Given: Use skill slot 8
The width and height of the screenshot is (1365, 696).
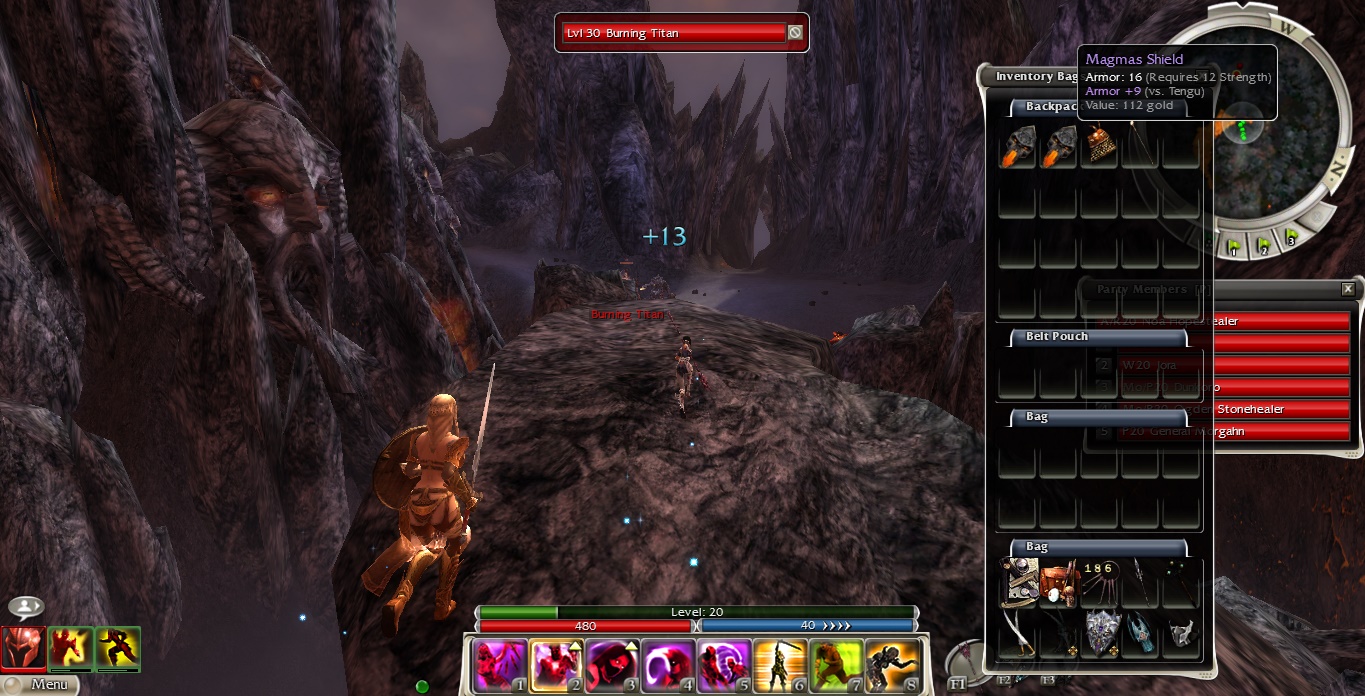Looking at the screenshot, I should [891, 666].
